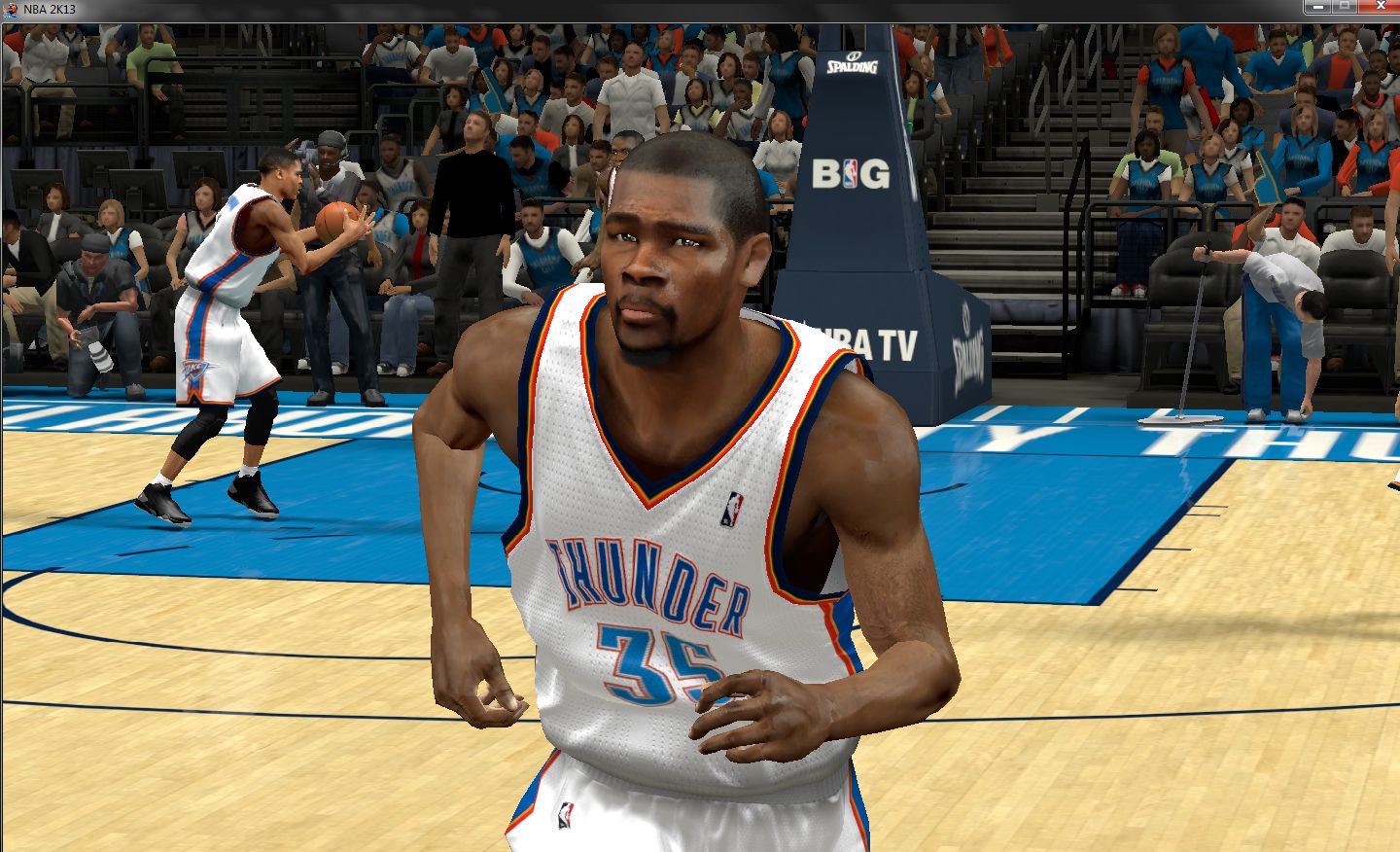Viewport: 1400px width, 852px height.
Task: Close the NBA 2K13 window
Action: [x=1380, y=7]
